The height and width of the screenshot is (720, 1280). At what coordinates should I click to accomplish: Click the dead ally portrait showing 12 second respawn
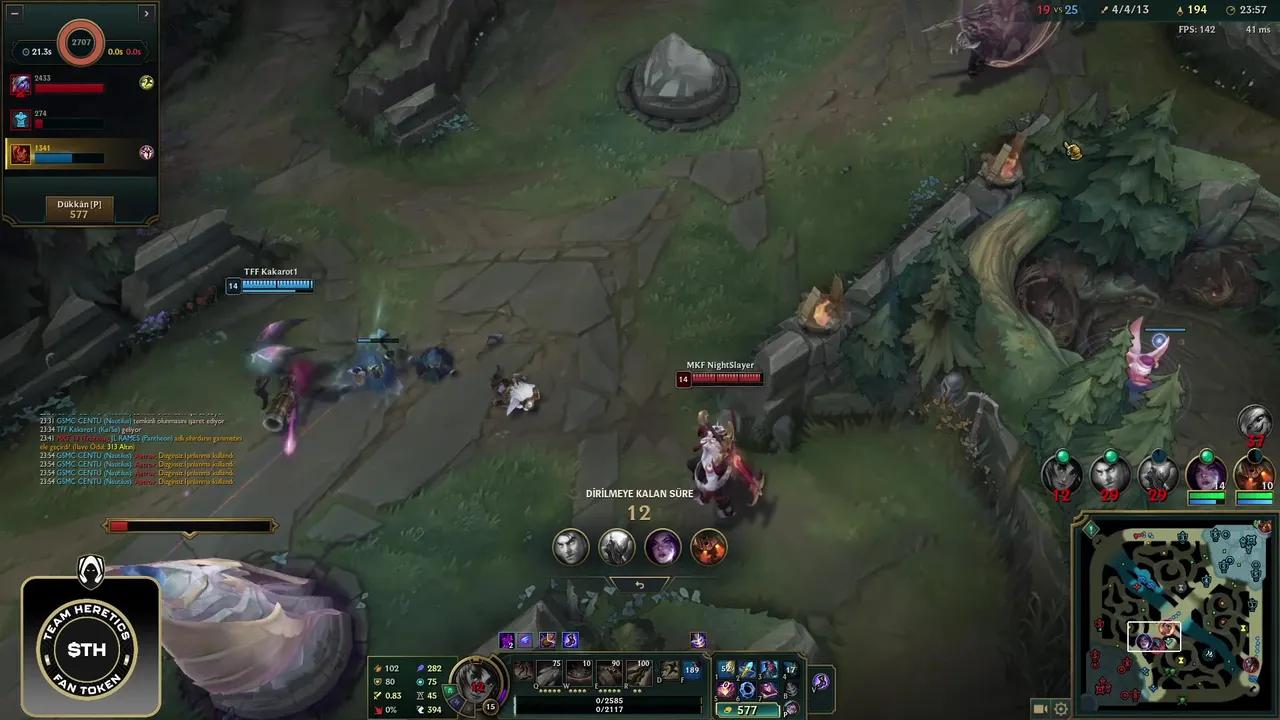(1063, 473)
